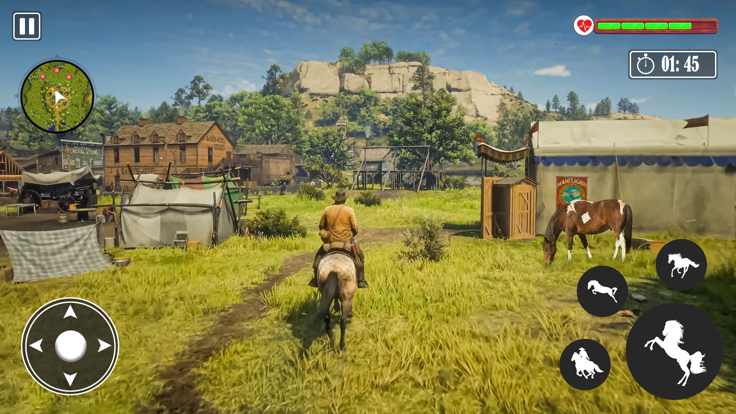Viewport: 736px width, 414px height.
Task: Tap the running horse button
Action: 681,265
